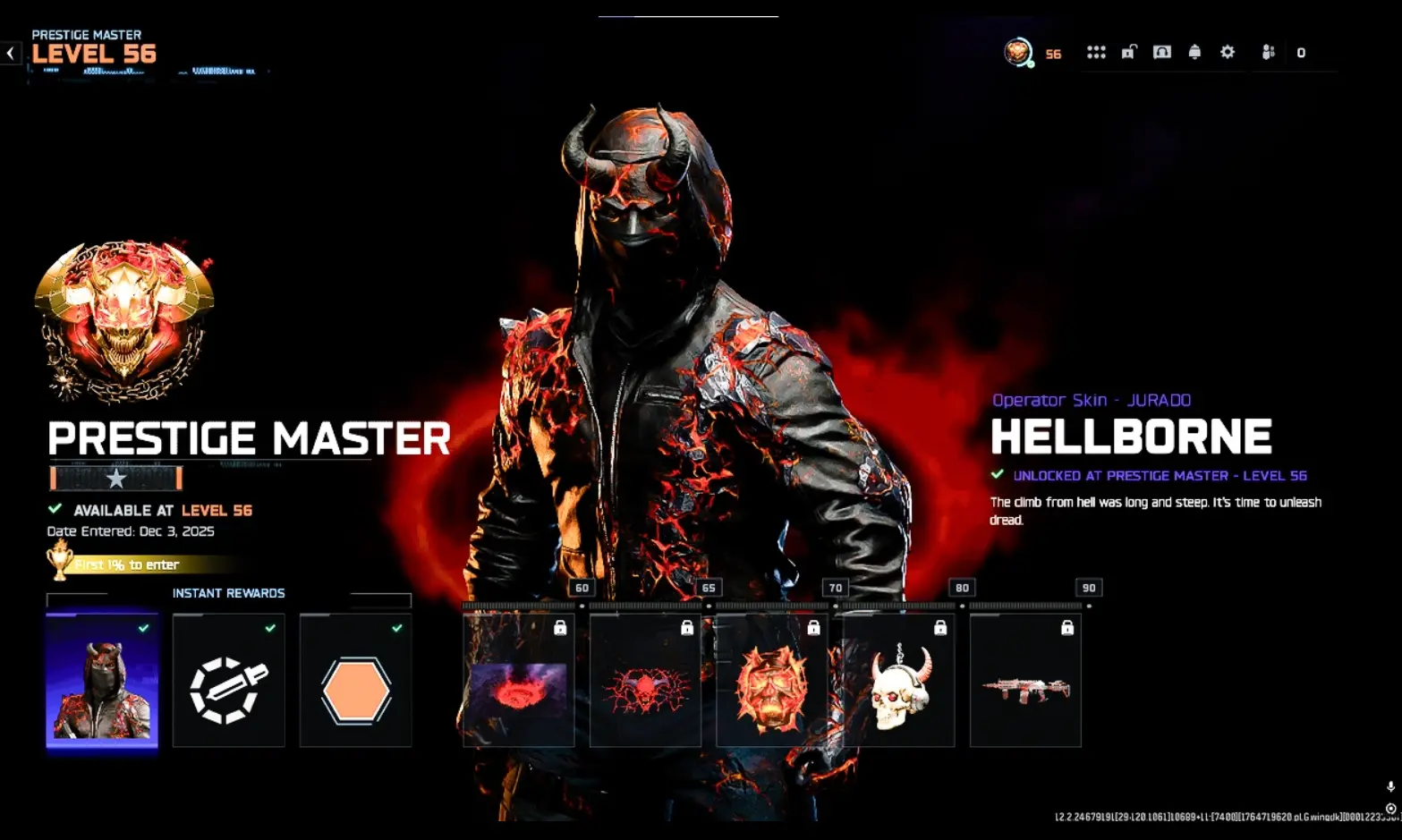Go back using the left arrow
Image resolution: width=1402 pixels, height=840 pixels.
(x=9, y=52)
